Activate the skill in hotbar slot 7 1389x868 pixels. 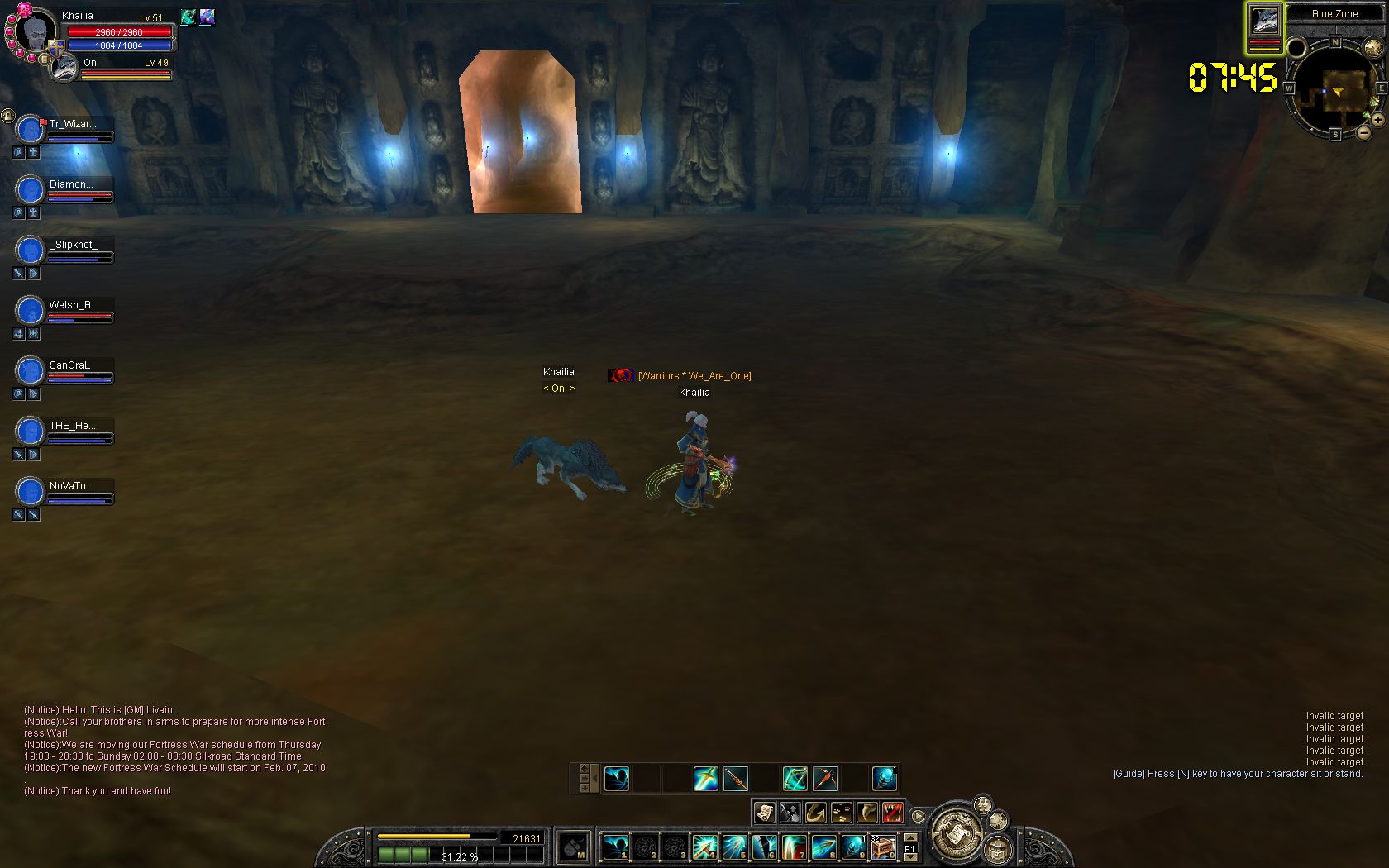coord(794,847)
